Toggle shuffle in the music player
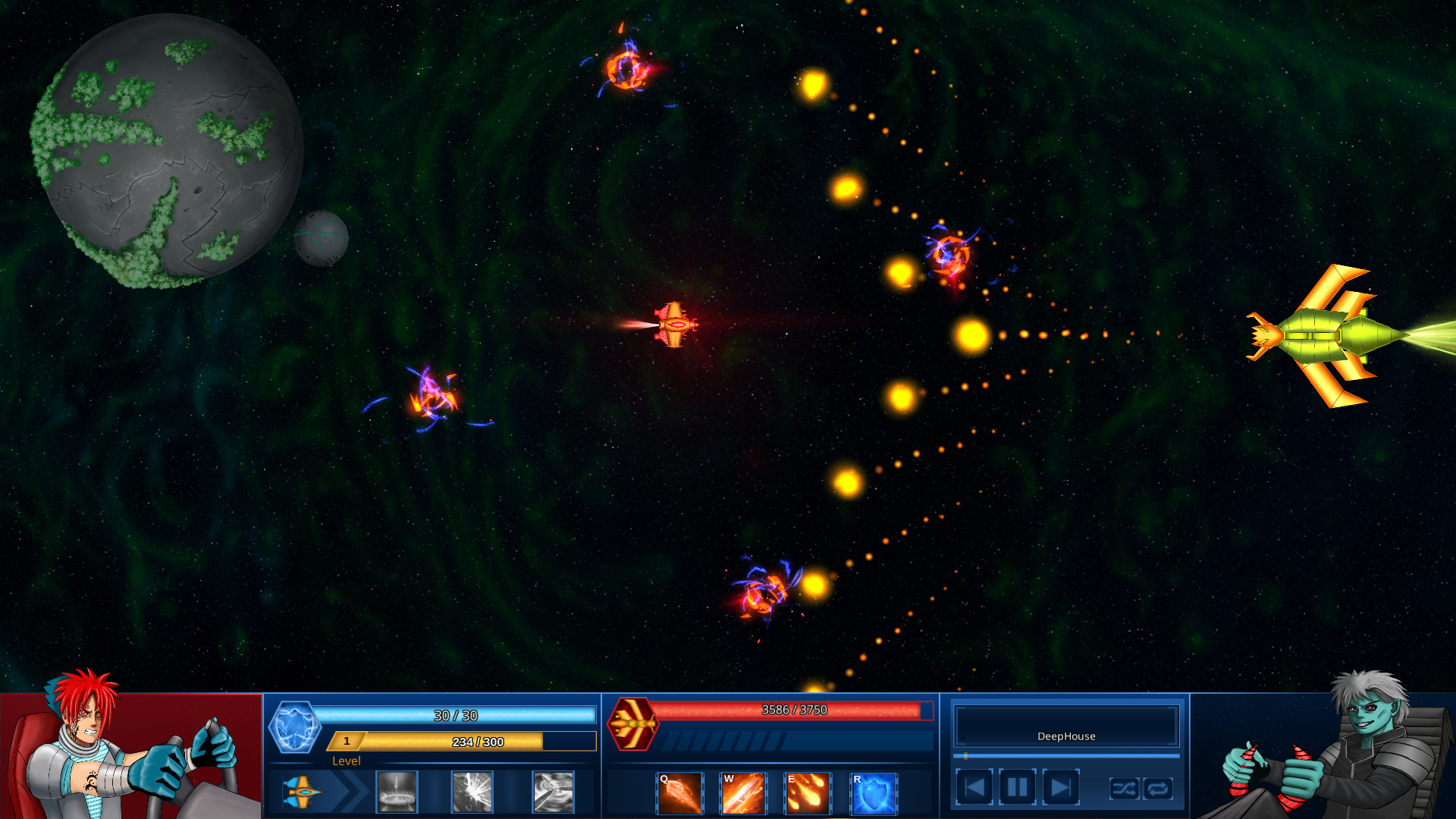The image size is (1456, 819). pos(1125,789)
